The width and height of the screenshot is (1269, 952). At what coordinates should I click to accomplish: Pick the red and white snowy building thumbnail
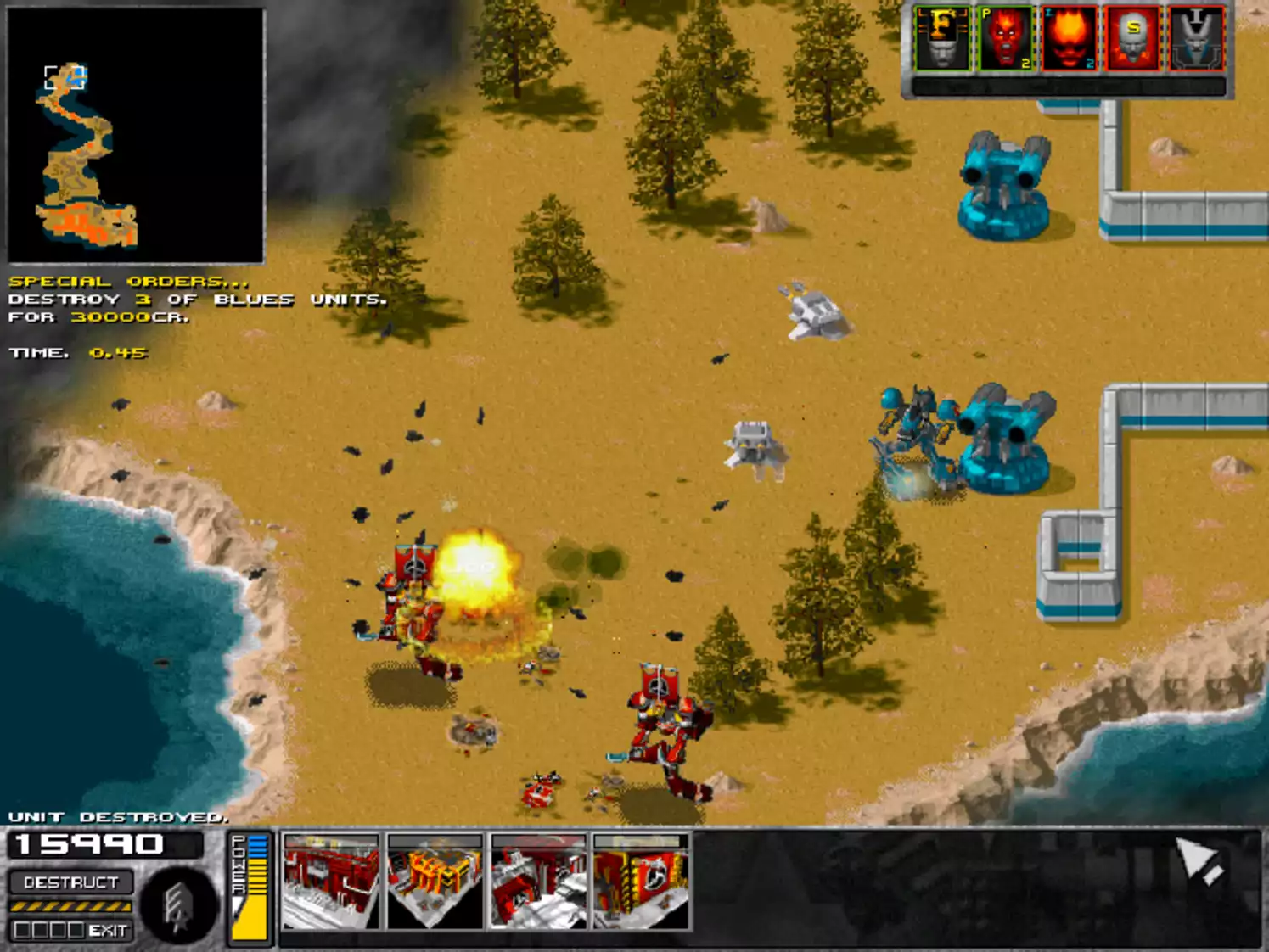538,881
